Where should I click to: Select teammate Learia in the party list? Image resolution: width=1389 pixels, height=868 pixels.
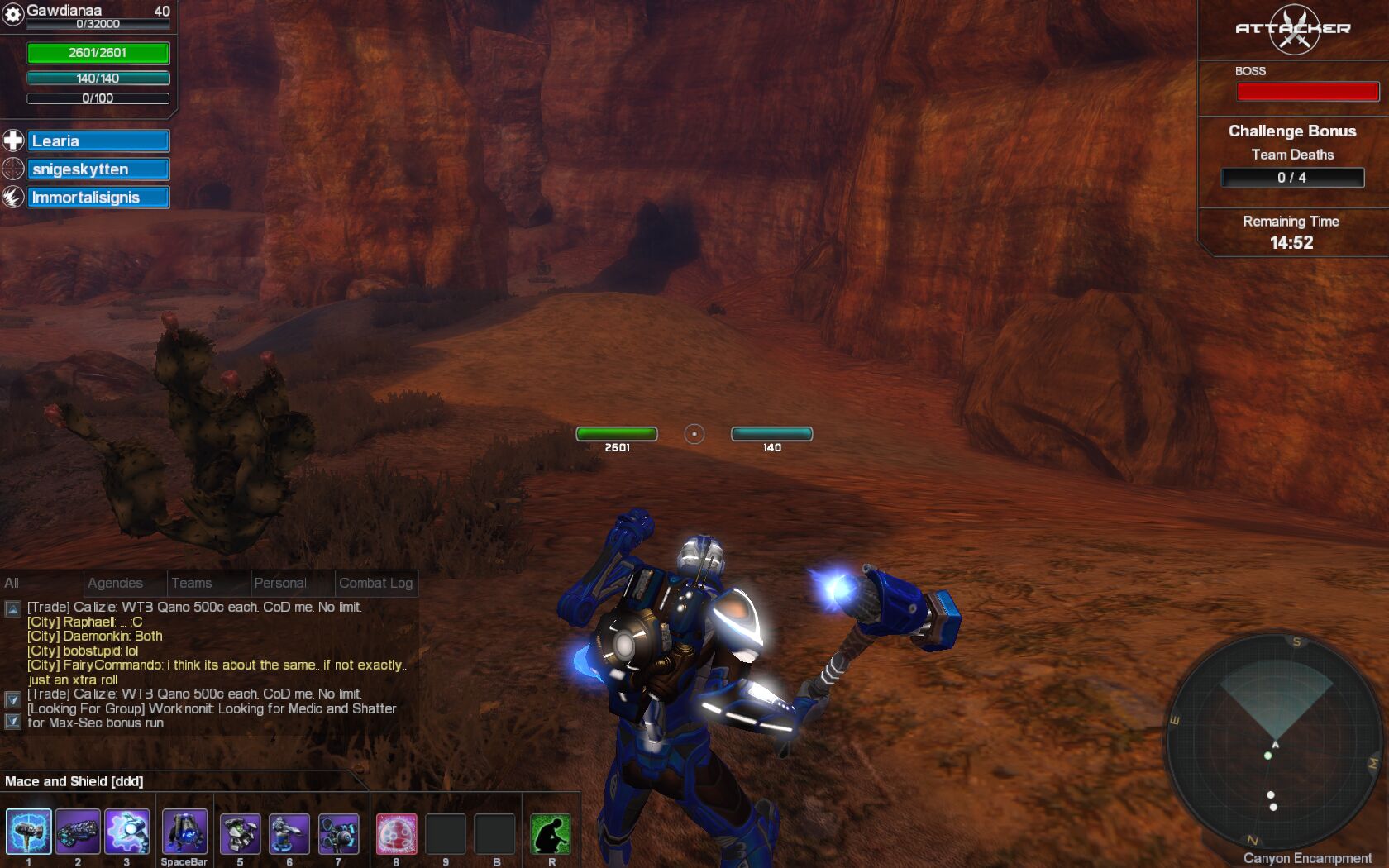pyautogui.click(x=98, y=141)
